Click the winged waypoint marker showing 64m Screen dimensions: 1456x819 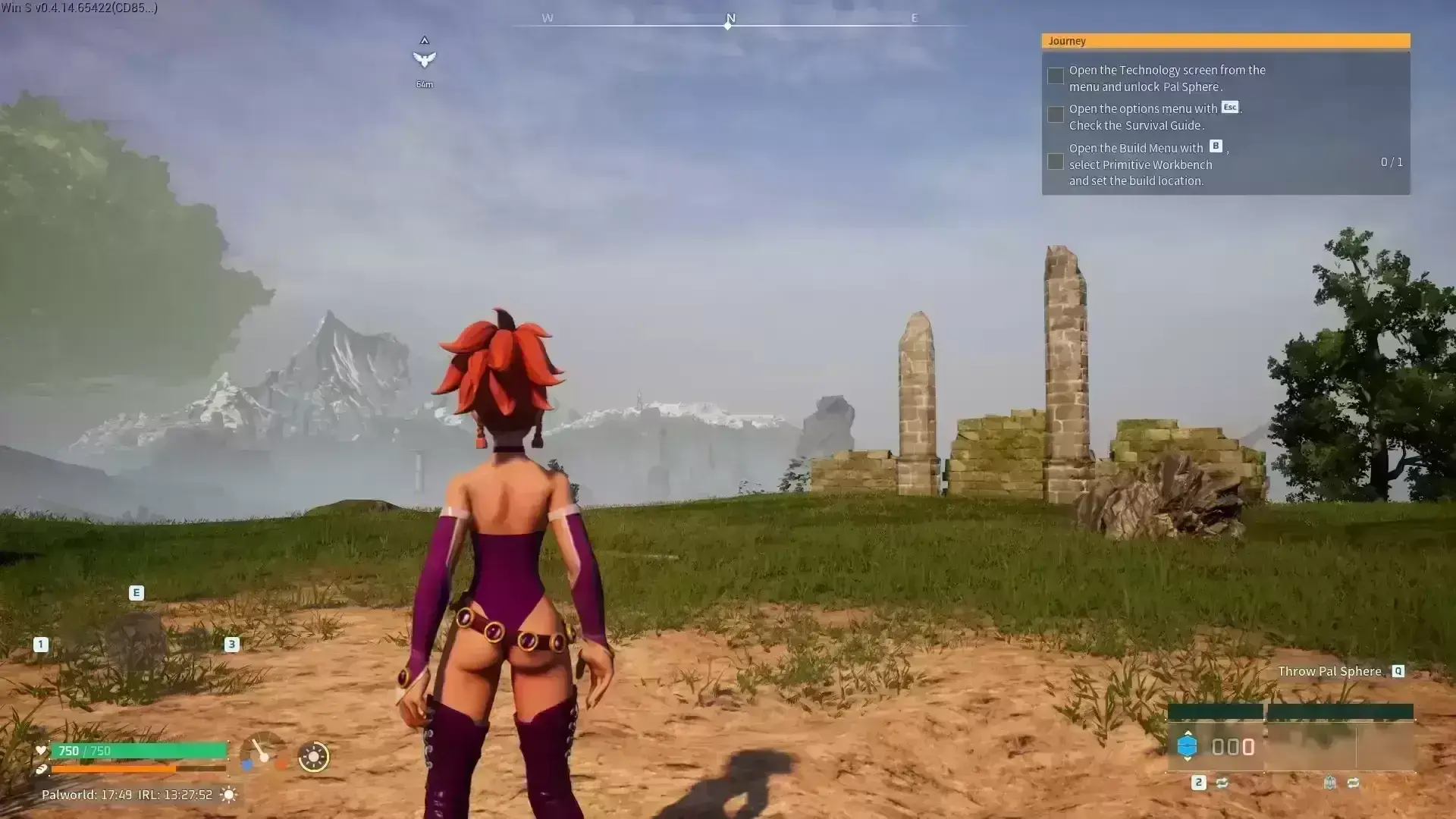(424, 59)
